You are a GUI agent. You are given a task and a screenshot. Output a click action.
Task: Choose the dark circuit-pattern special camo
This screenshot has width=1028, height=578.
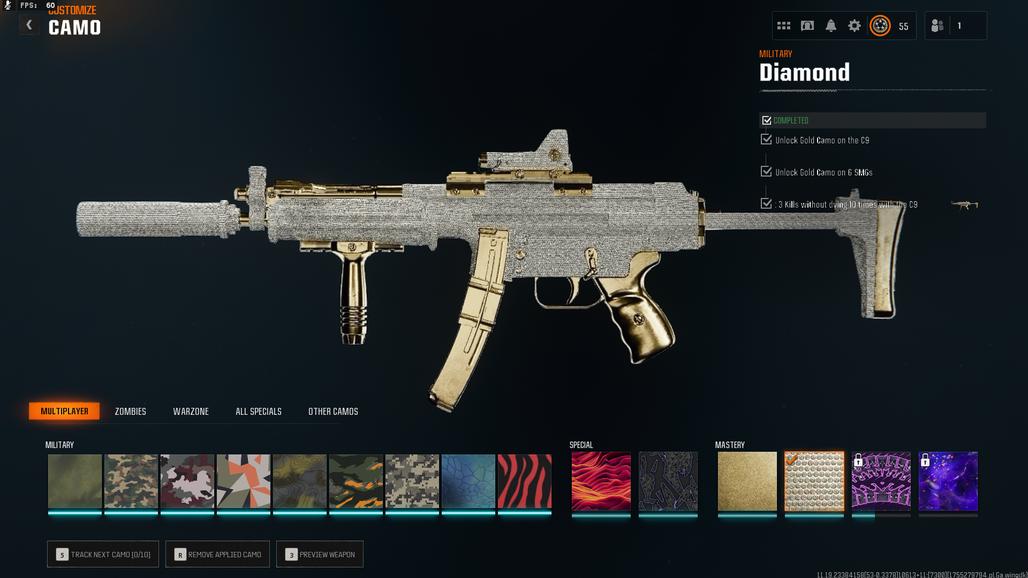point(668,482)
